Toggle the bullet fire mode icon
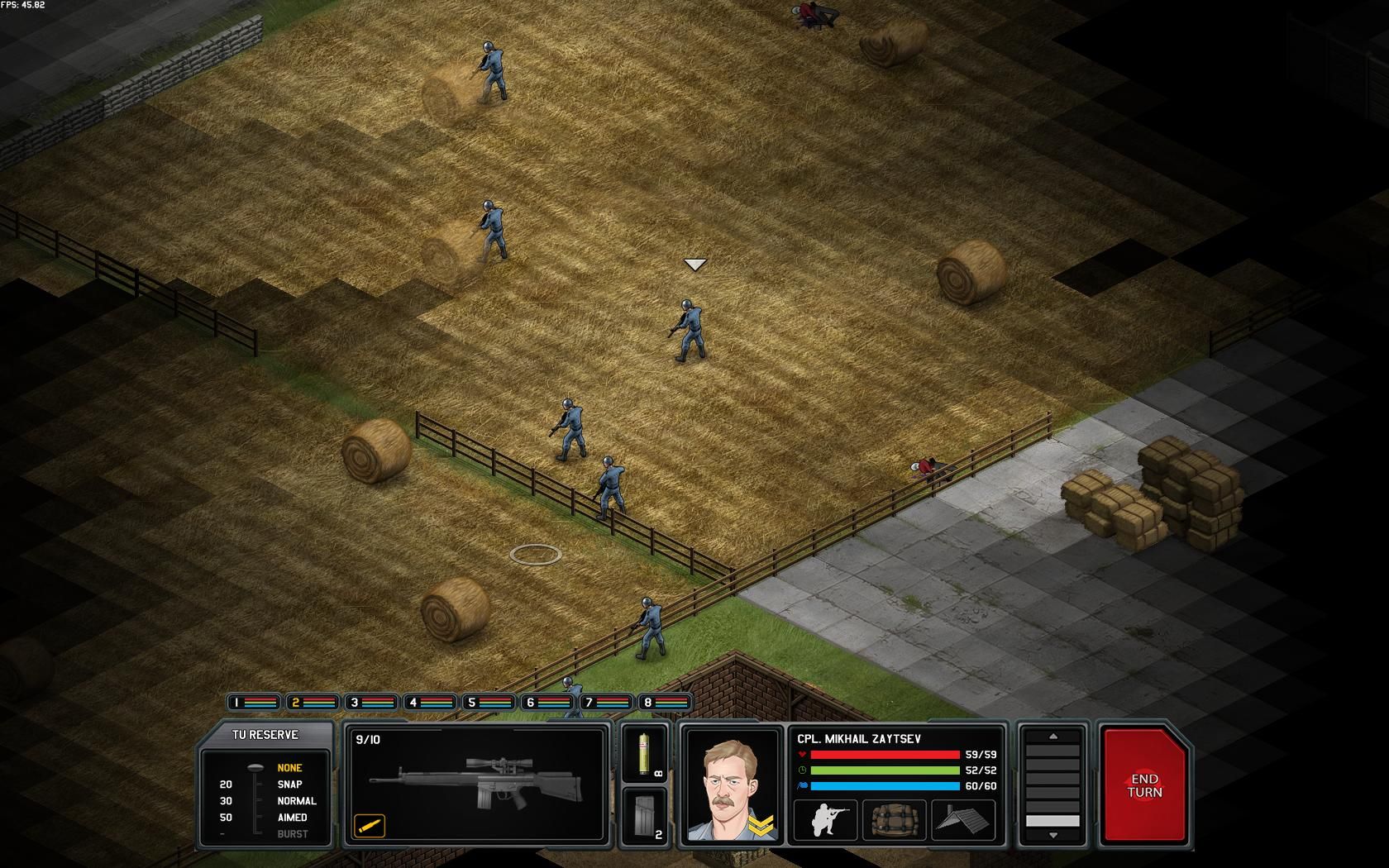The height and width of the screenshot is (868, 1389). [x=370, y=824]
